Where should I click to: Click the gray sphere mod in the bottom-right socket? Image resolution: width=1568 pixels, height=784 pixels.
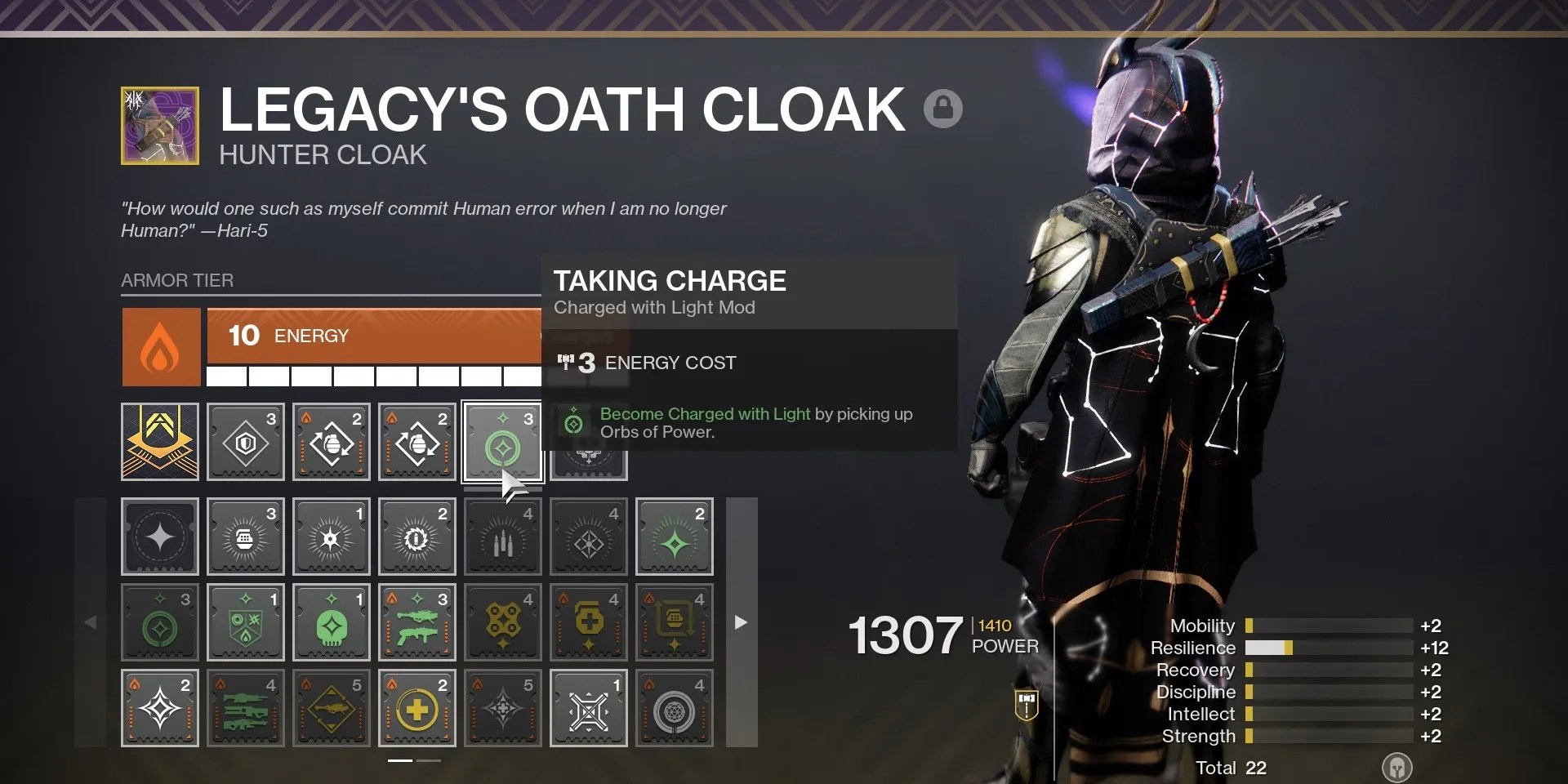674,707
